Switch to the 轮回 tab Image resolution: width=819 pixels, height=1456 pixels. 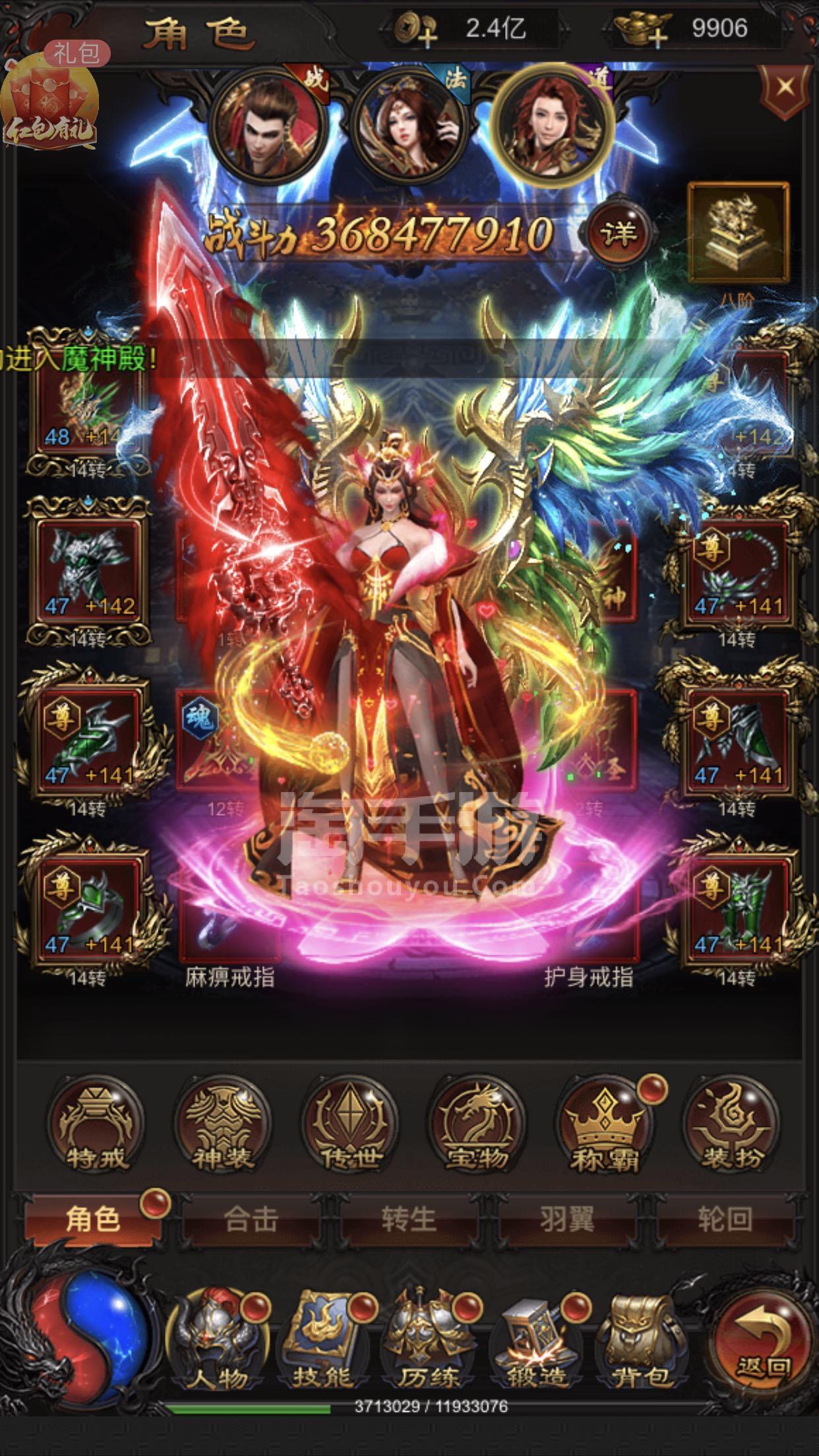(x=724, y=1220)
